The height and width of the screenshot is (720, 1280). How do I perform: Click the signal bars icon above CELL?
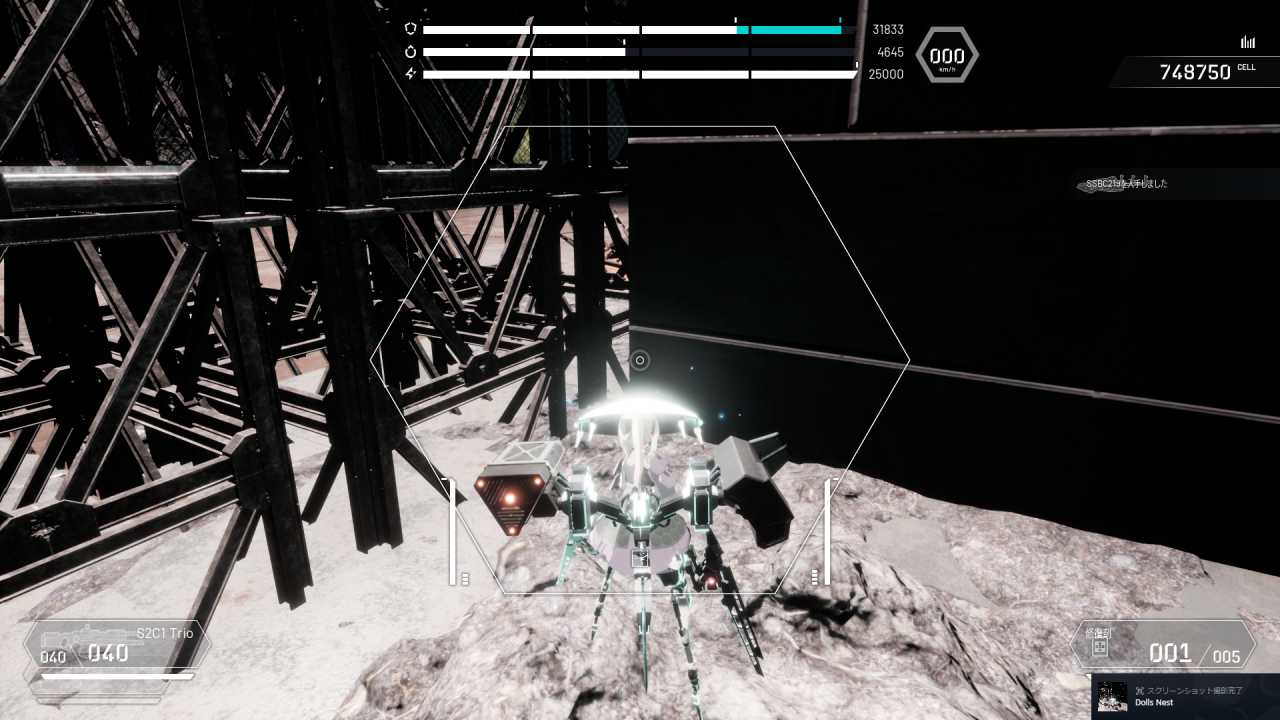tap(1247, 42)
